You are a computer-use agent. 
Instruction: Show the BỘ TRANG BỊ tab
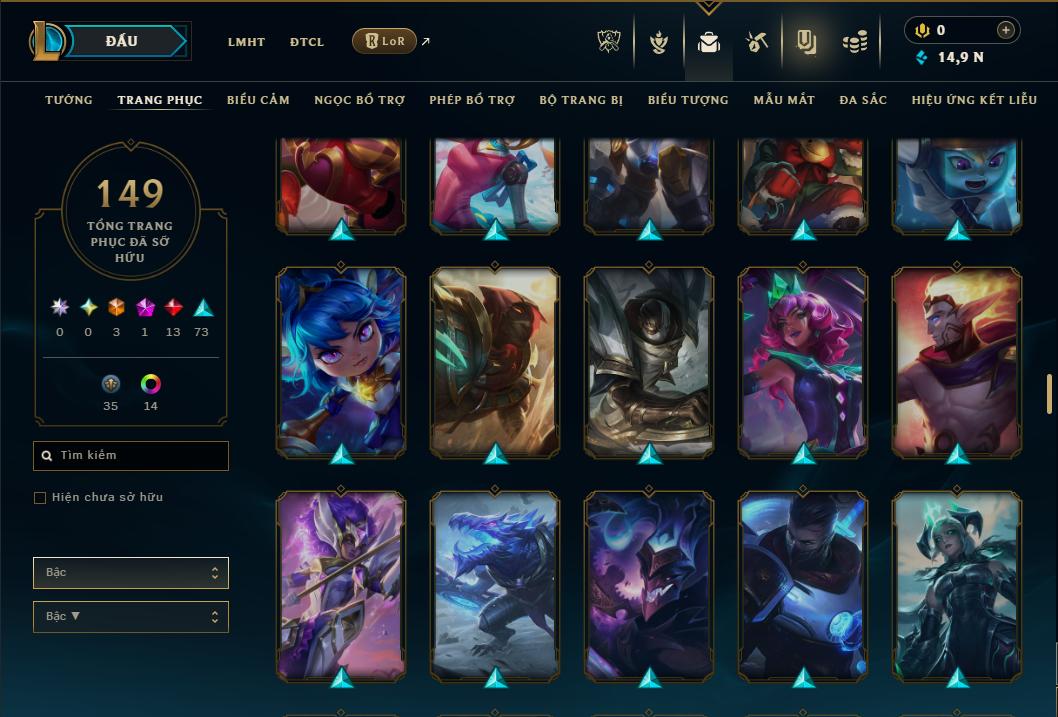point(581,100)
